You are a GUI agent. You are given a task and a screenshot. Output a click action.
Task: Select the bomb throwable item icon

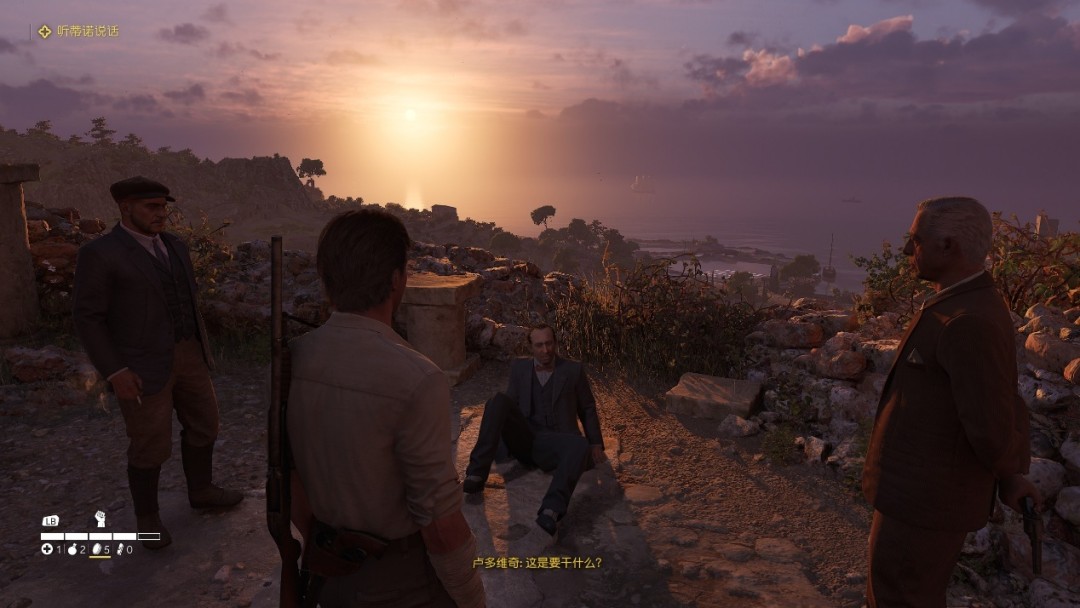[72, 549]
